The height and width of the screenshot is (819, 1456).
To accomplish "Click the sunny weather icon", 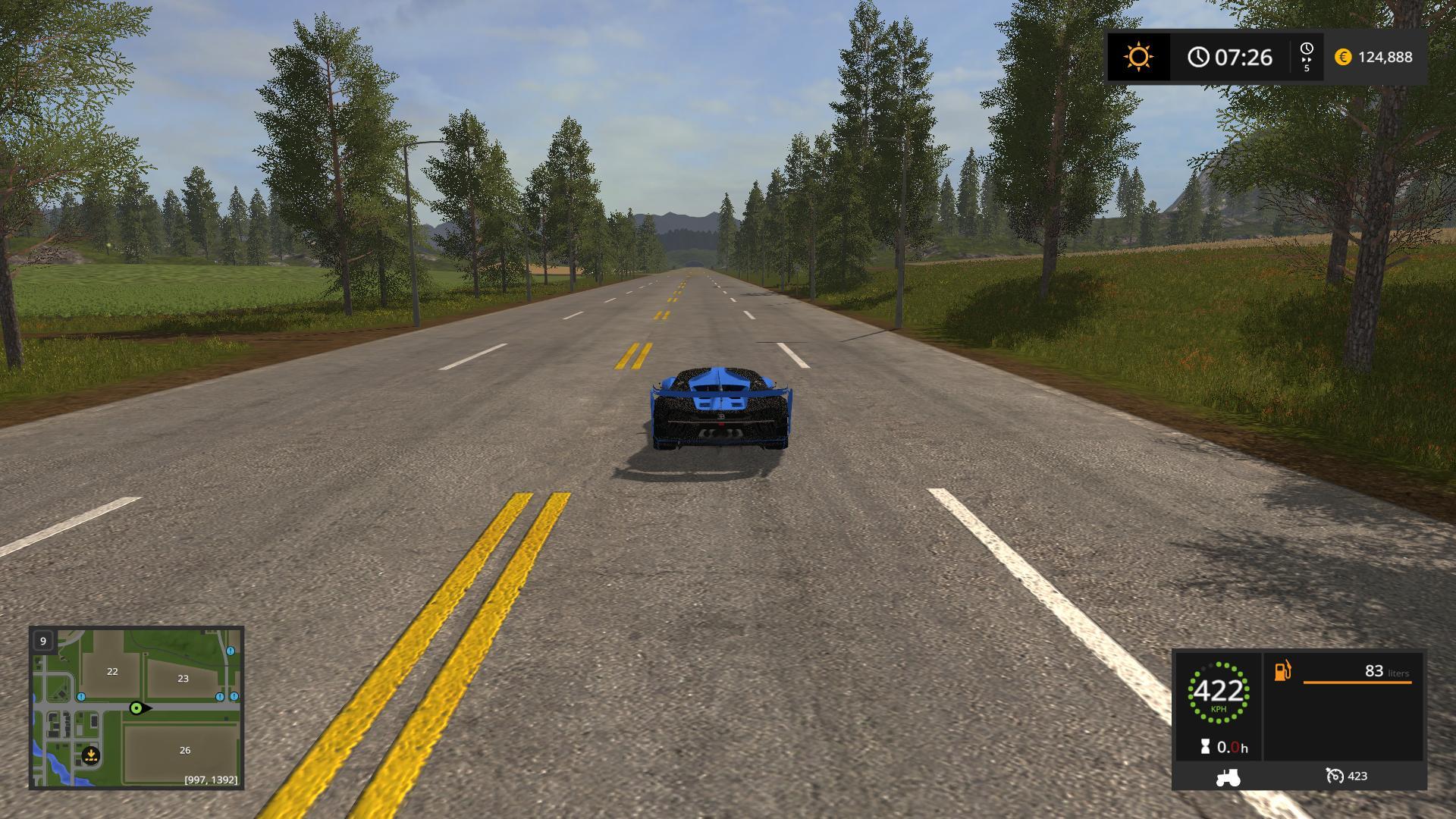I will [1138, 57].
